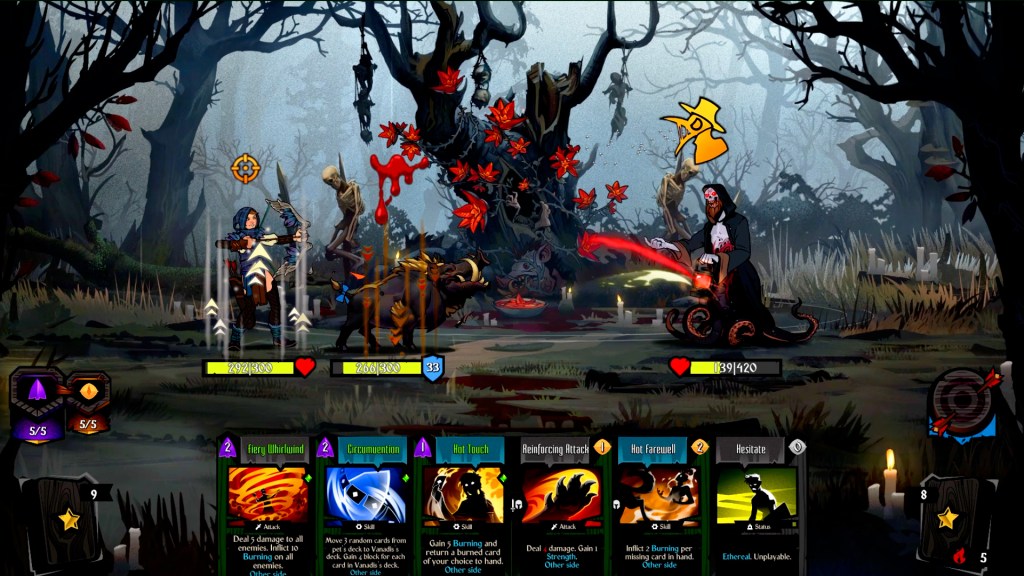Click the arrow target end-turn button
Screen dimensions: 1024x576
click(961, 404)
